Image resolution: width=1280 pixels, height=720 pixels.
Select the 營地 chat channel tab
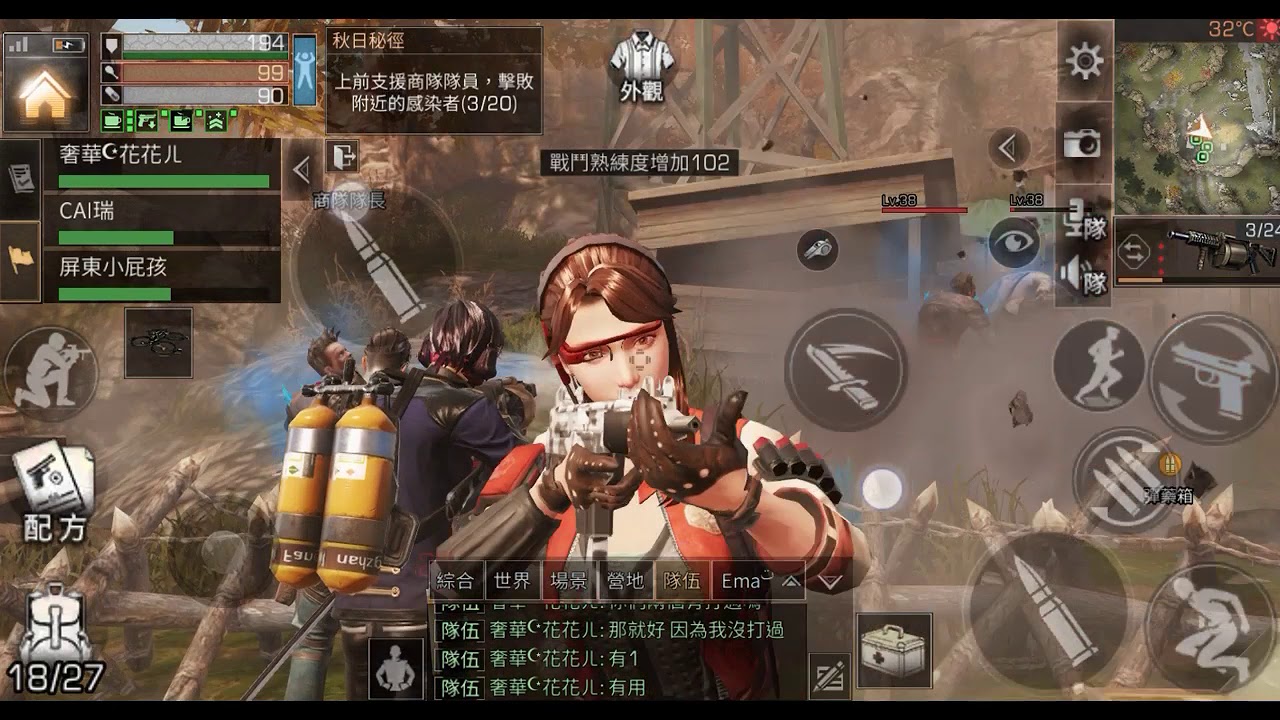tap(624, 578)
